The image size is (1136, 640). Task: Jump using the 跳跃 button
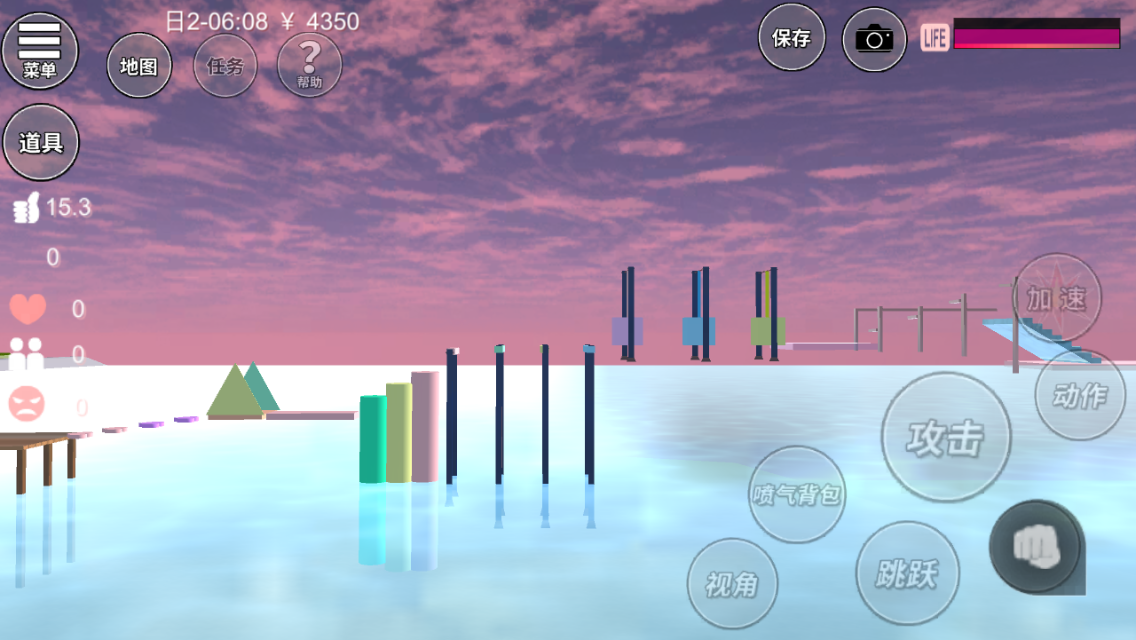coord(907,573)
